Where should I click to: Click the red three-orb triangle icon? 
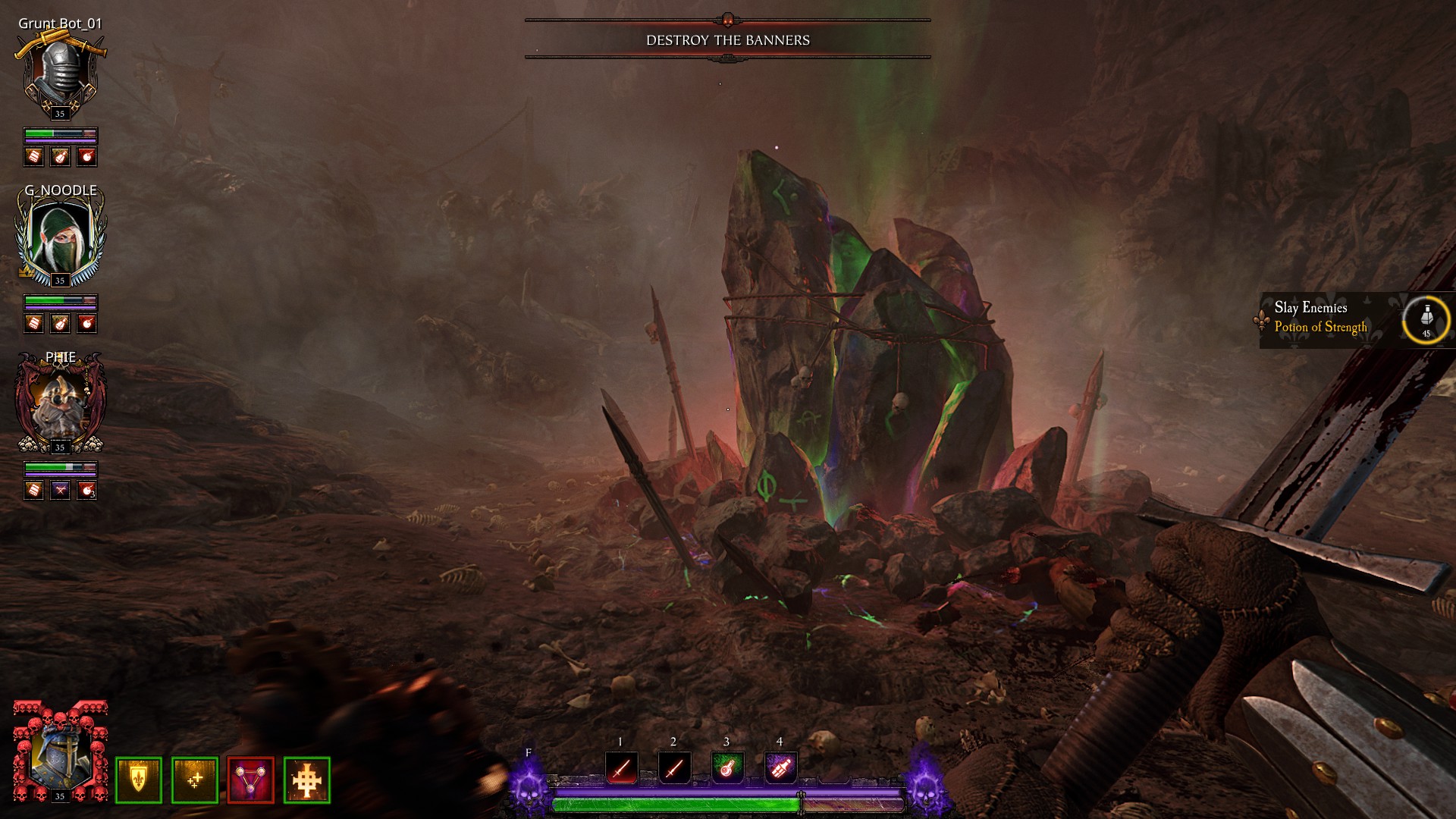pyautogui.click(x=251, y=780)
